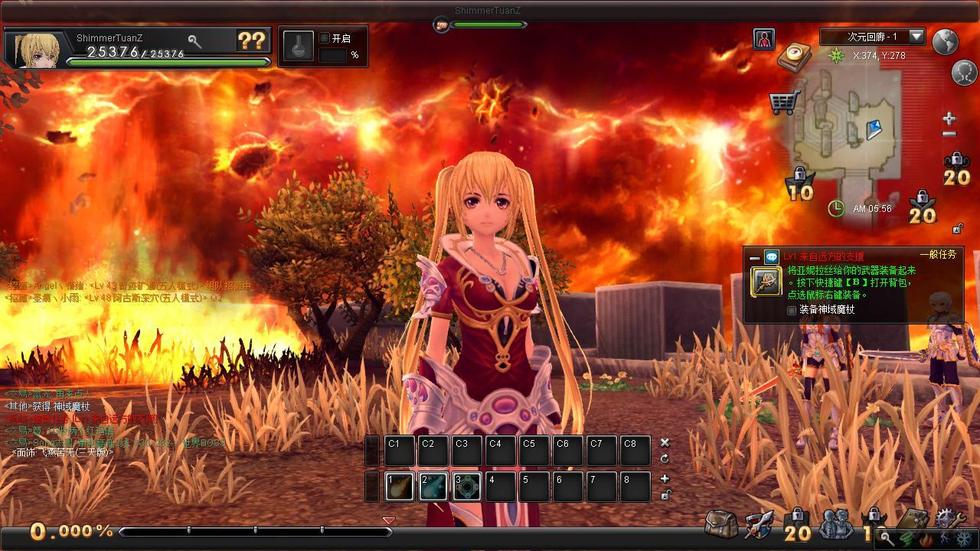
Task: Zoom in the minimap with plus button
Action: tap(949, 118)
